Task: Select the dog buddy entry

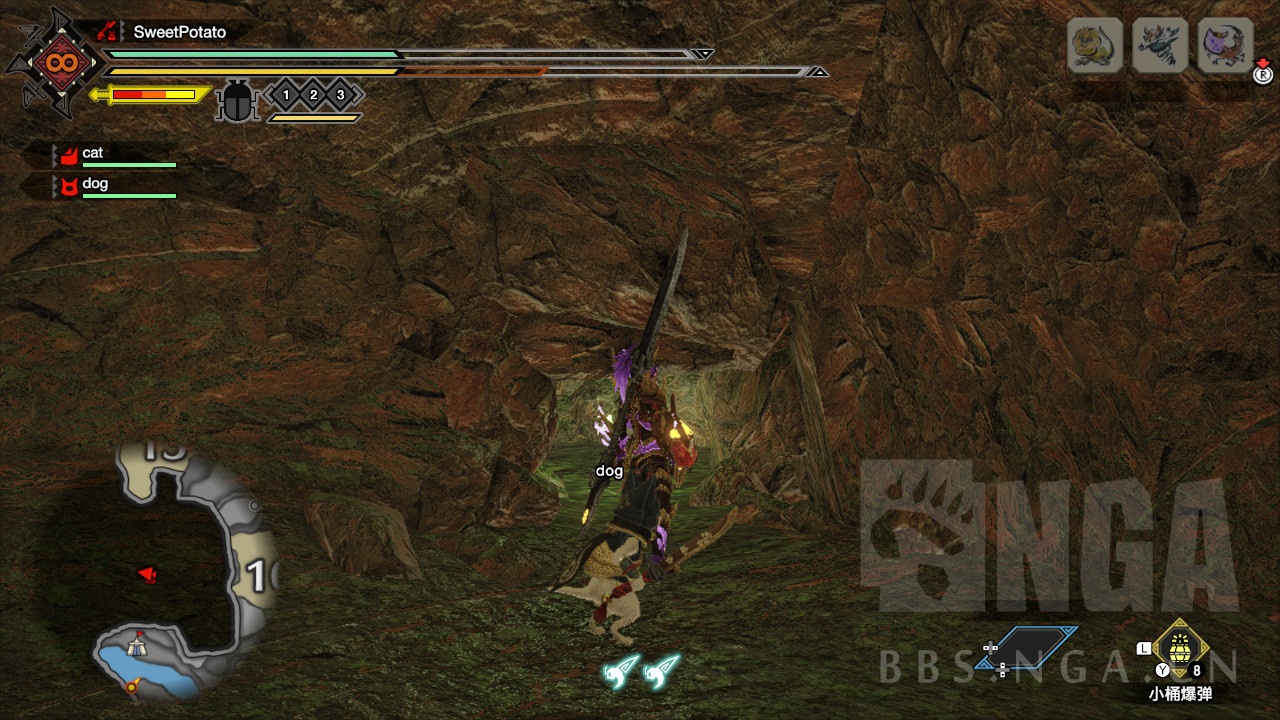Action: point(95,185)
